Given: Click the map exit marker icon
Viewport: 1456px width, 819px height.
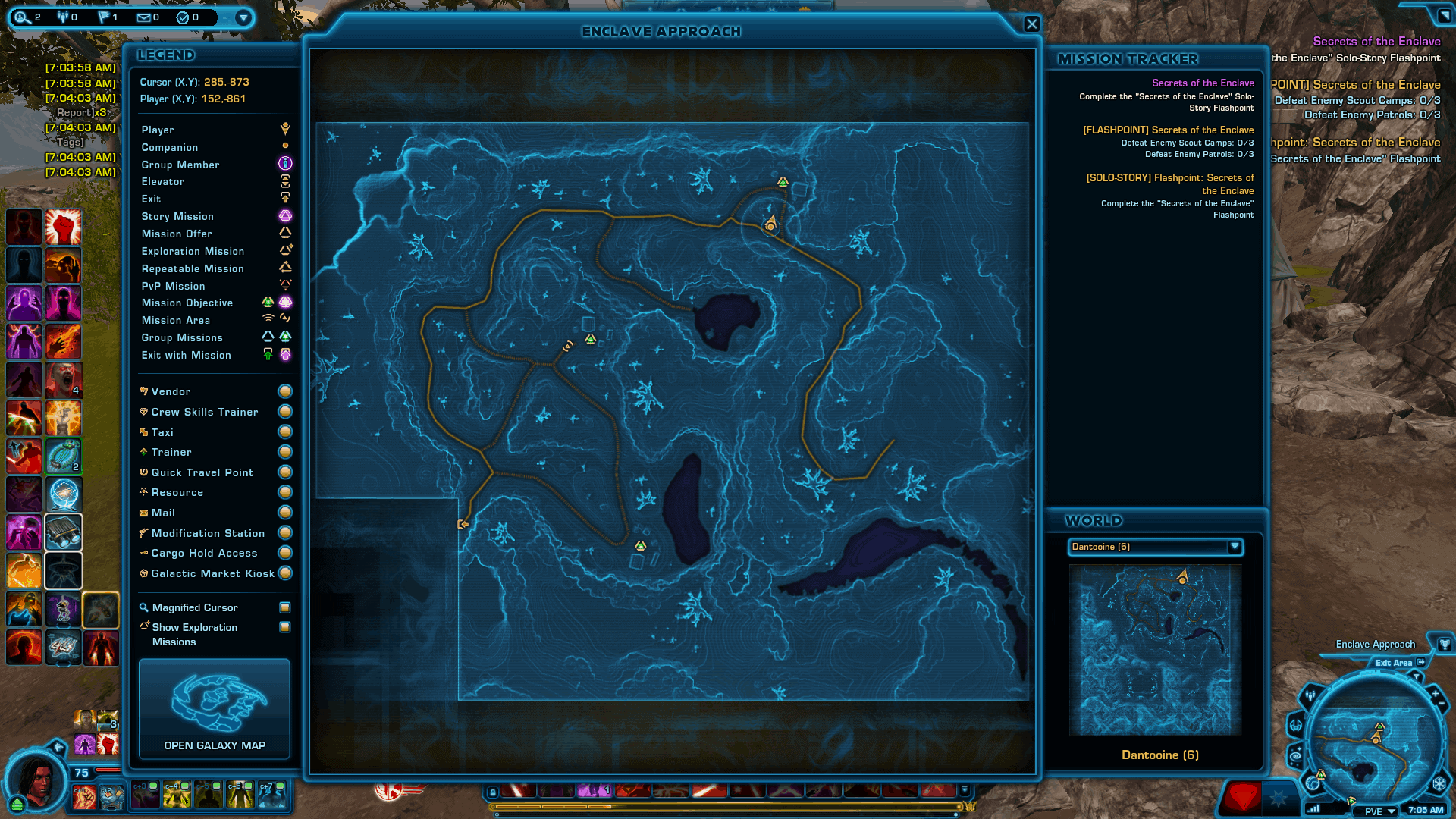Looking at the screenshot, I should click(x=463, y=524).
